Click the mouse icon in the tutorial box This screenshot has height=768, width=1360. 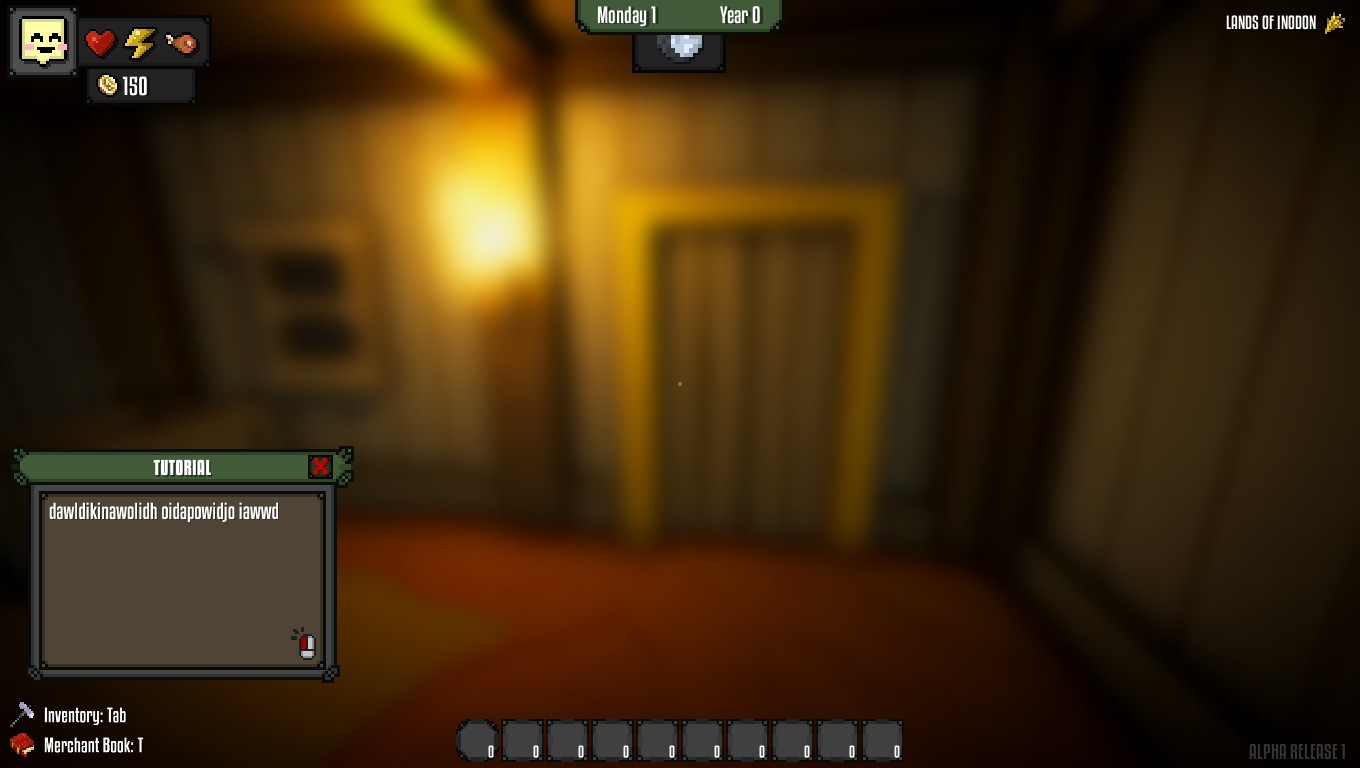306,646
